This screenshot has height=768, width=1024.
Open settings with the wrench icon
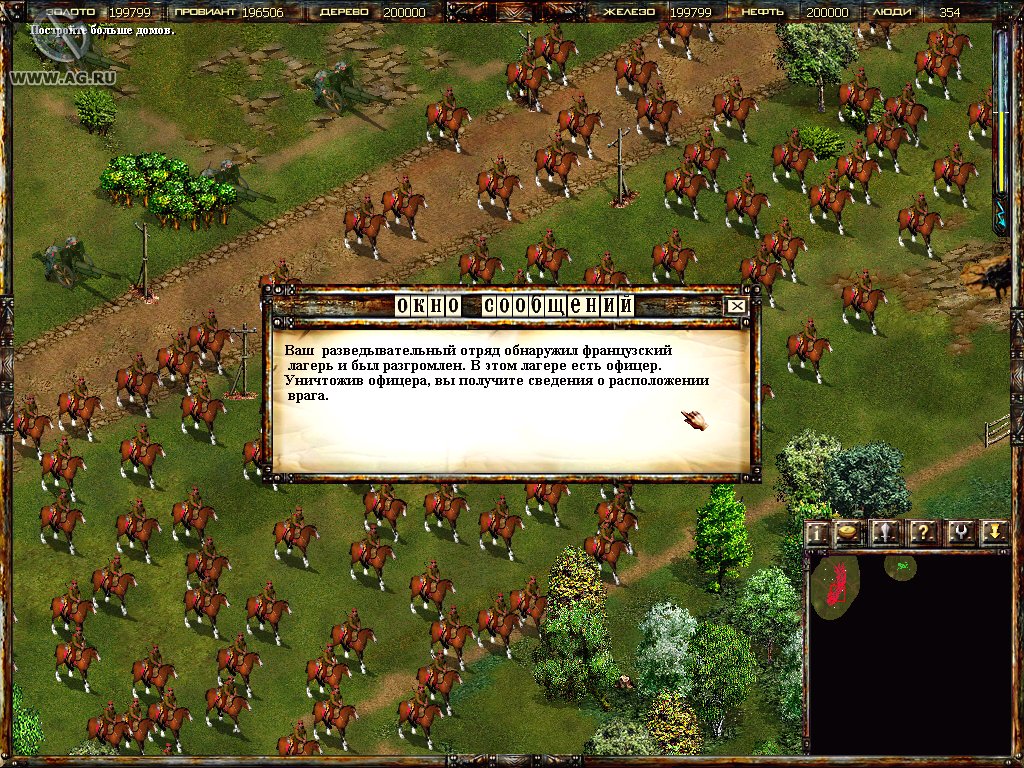pyautogui.click(x=960, y=532)
